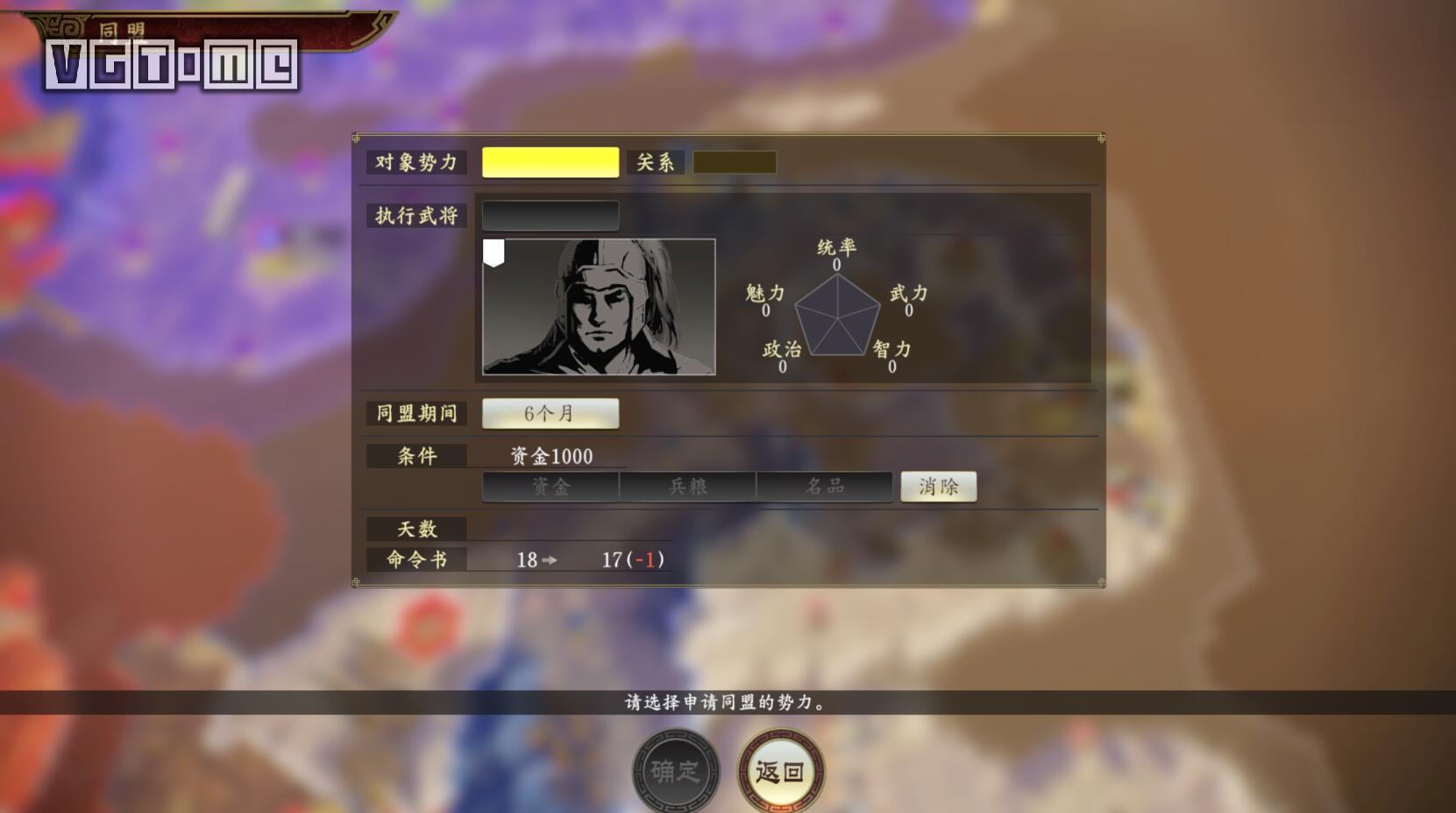Open the 执行武将 officer selector field
Image resolution: width=1456 pixels, height=813 pixels.
550,214
